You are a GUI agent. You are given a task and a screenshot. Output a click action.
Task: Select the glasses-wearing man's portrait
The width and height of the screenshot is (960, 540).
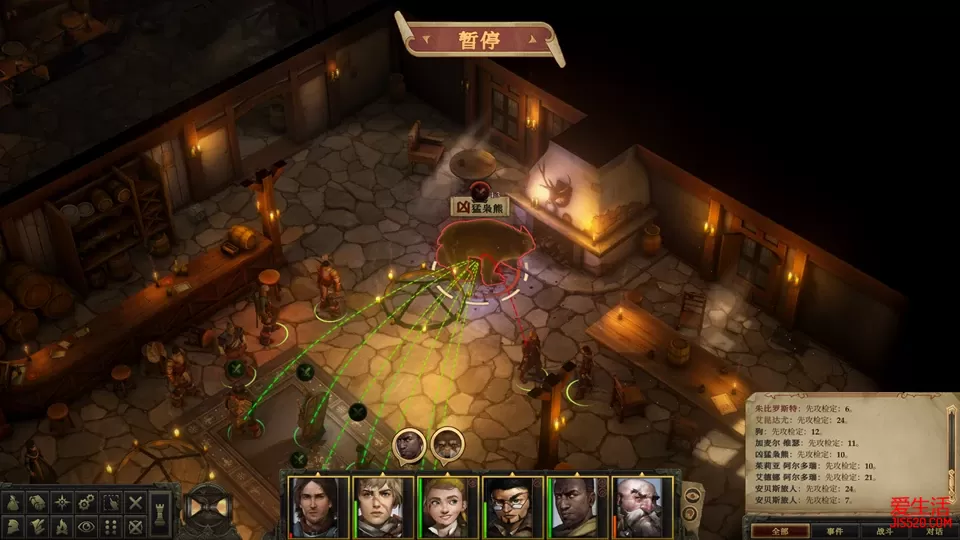513,507
